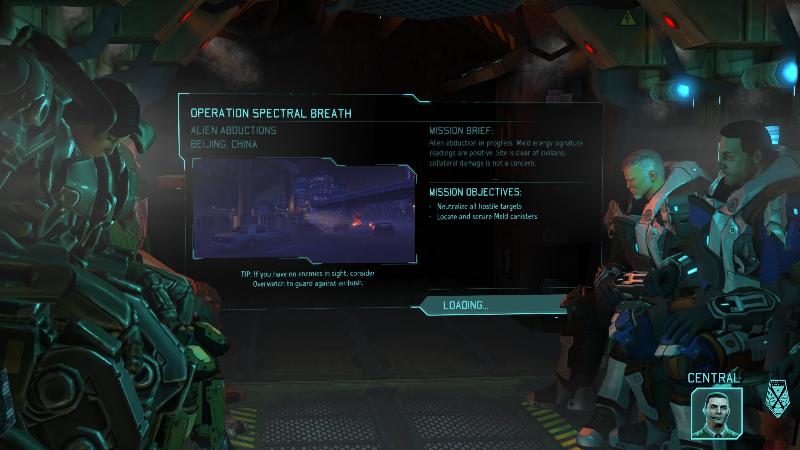The width and height of the screenshot is (800, 450).
Task: Click the XCOM shield emblem icon
Action: (x=776, y=398)
